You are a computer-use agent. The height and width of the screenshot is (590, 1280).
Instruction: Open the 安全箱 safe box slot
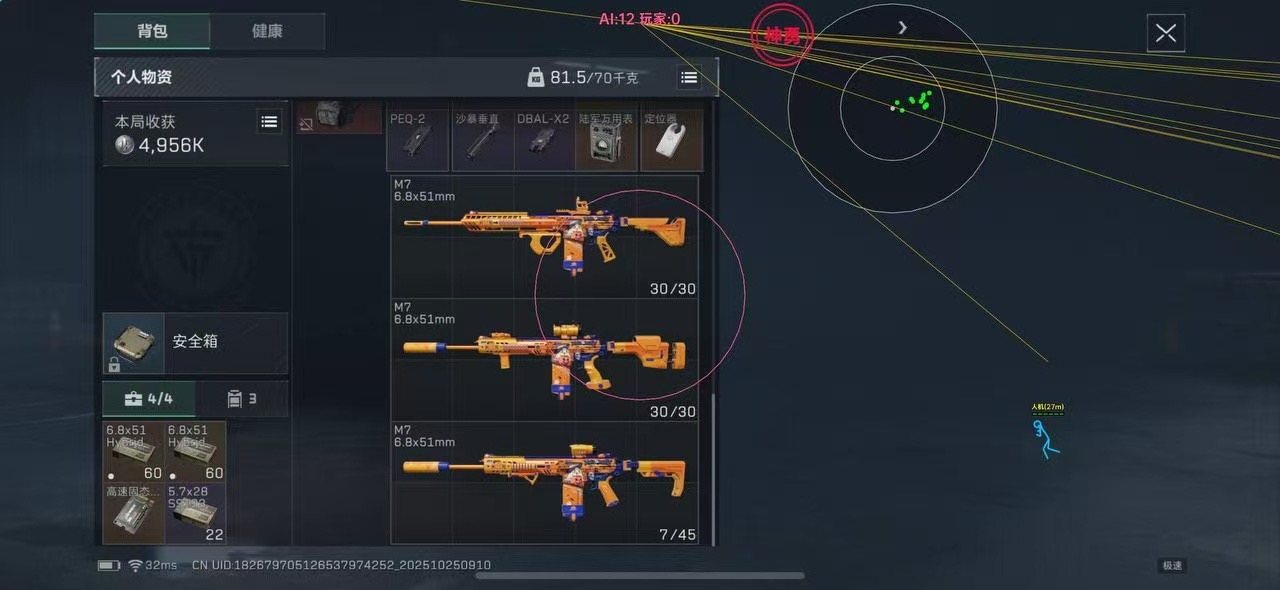[195, 342]
